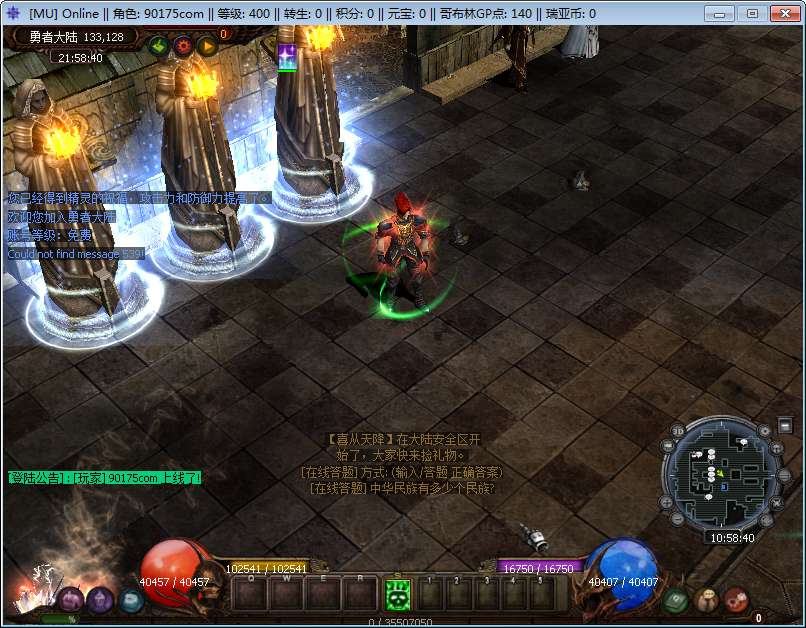The image size is (806, 628).
Task: Click the teal orb button left of the health orb
Action: point(130,600)
